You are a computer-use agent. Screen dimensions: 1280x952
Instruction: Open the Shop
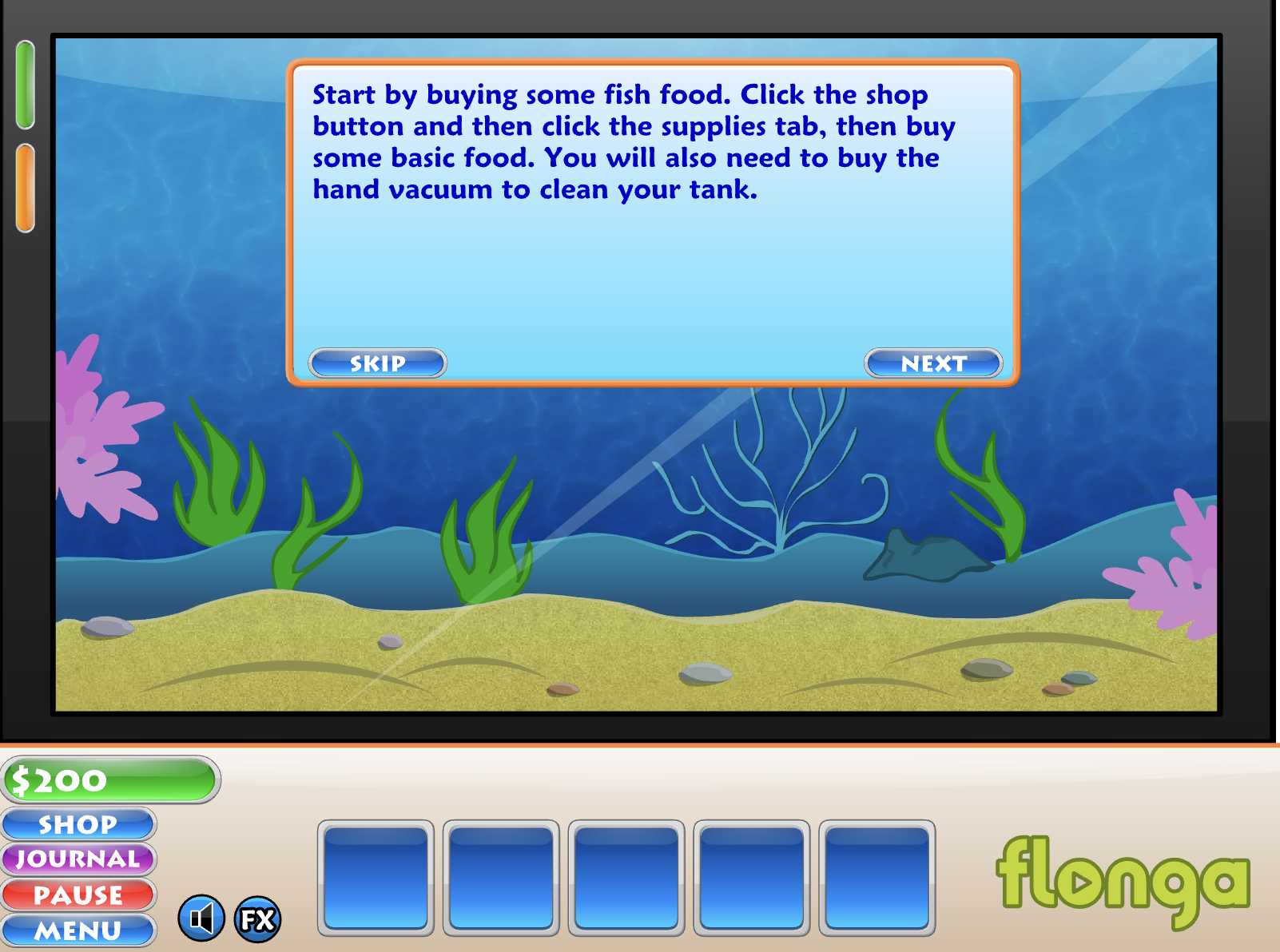(78, 824)
